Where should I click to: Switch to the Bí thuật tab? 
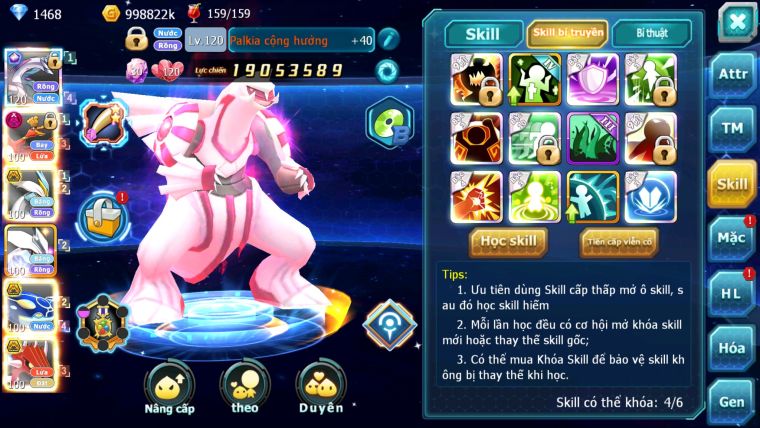point(650,33)
